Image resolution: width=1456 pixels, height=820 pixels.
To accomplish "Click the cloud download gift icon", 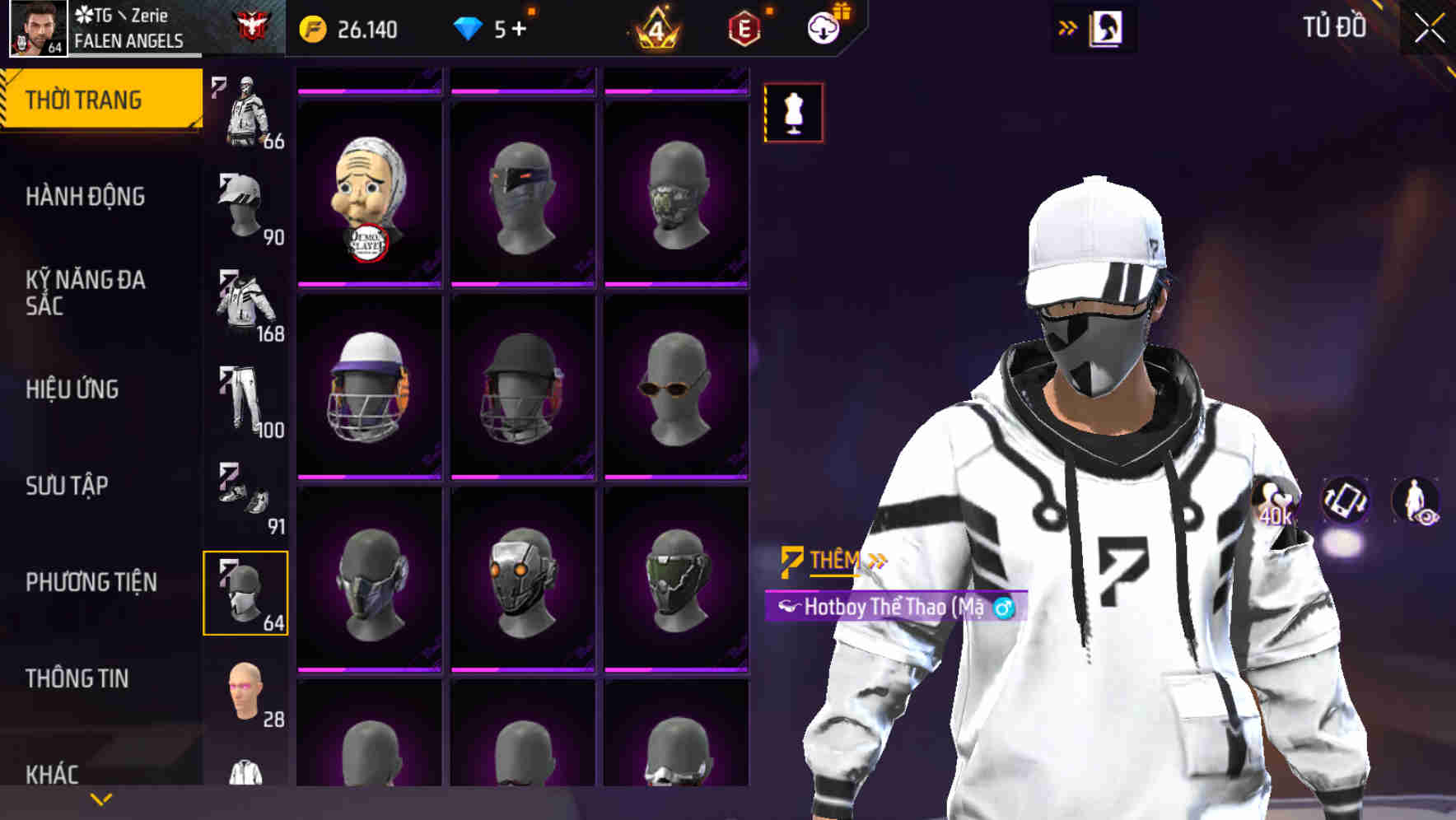I will 826,26.
